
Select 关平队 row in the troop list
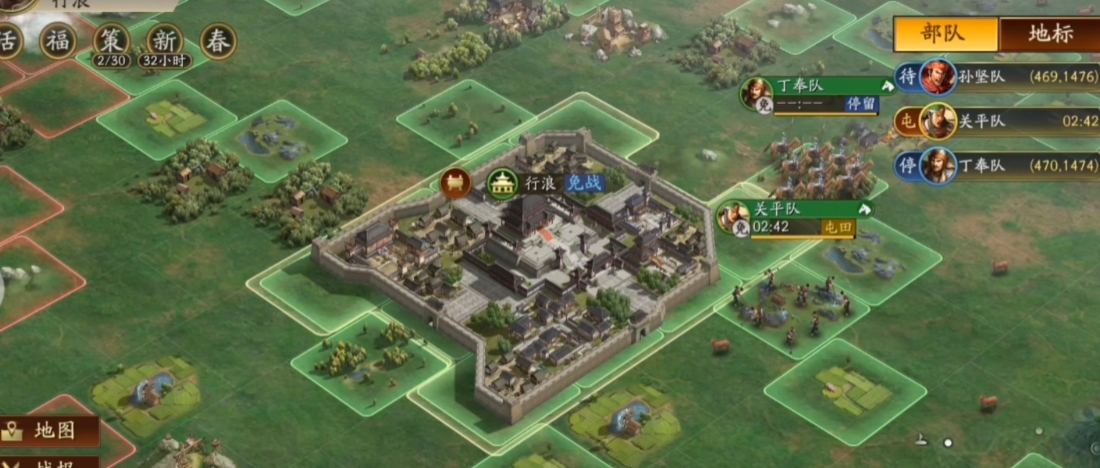1000,122
